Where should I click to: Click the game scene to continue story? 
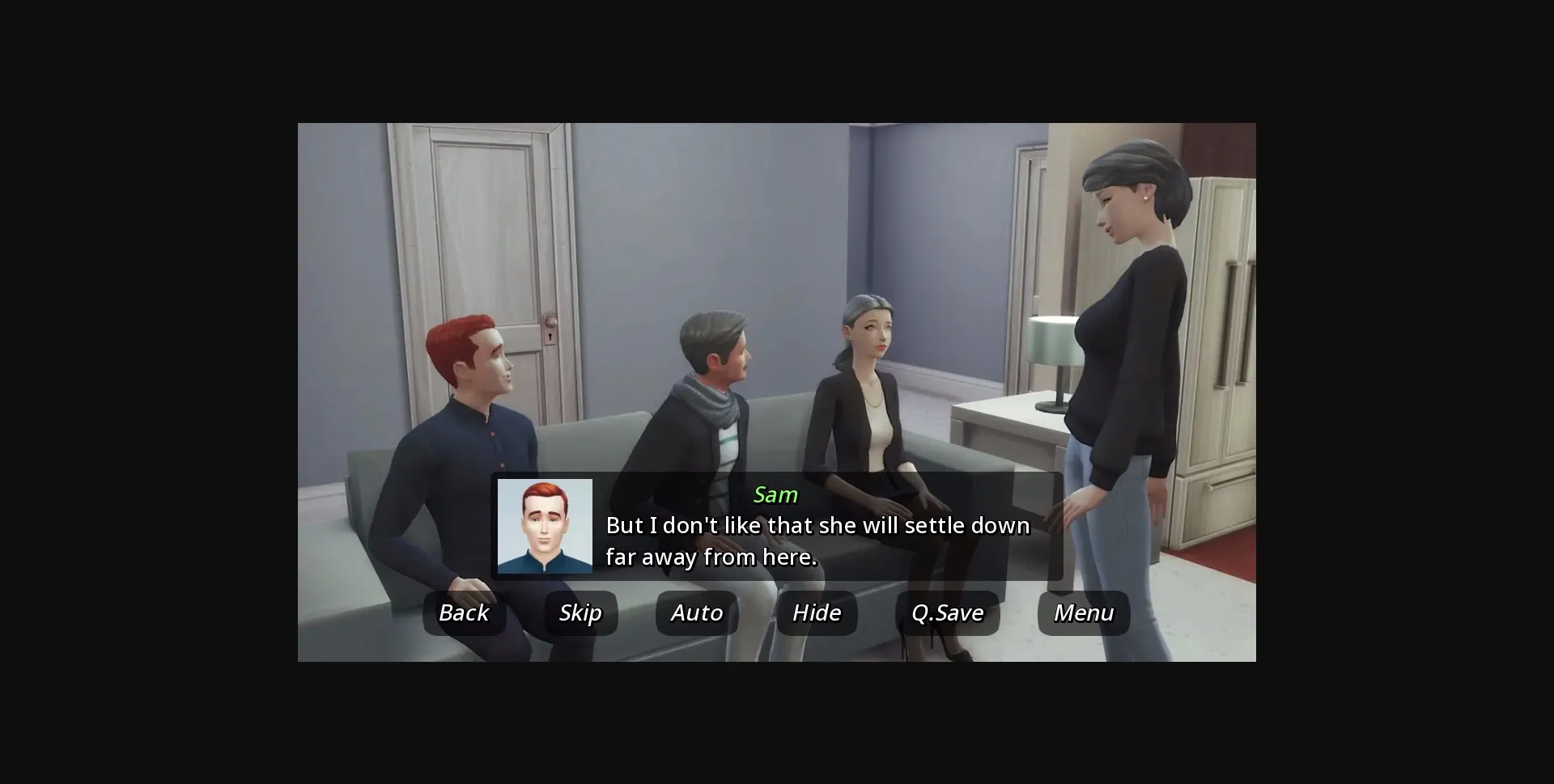pyautogui.click(x=777, y=227)
